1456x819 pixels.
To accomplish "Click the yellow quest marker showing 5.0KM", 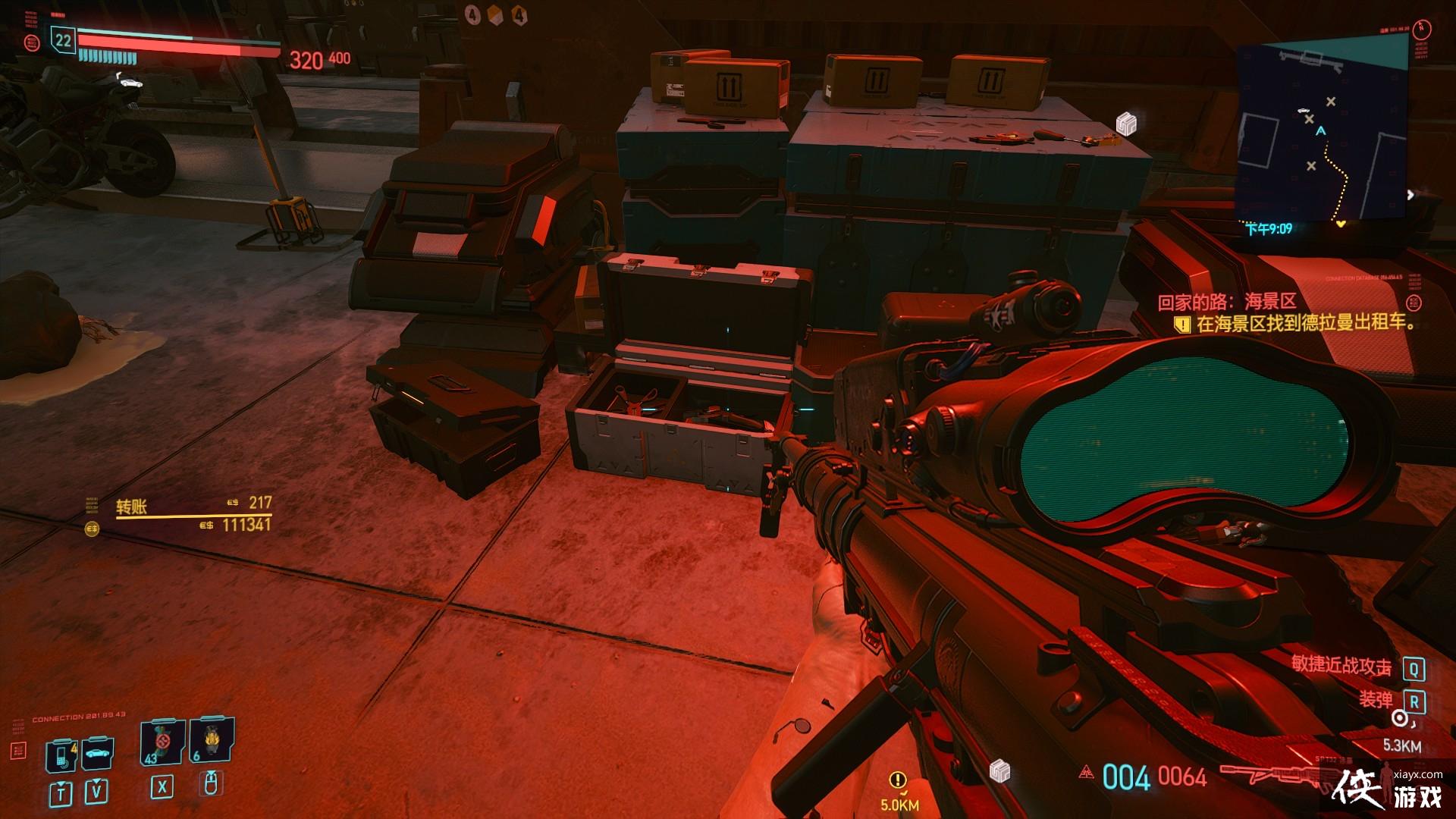I will tap(898, 780).
